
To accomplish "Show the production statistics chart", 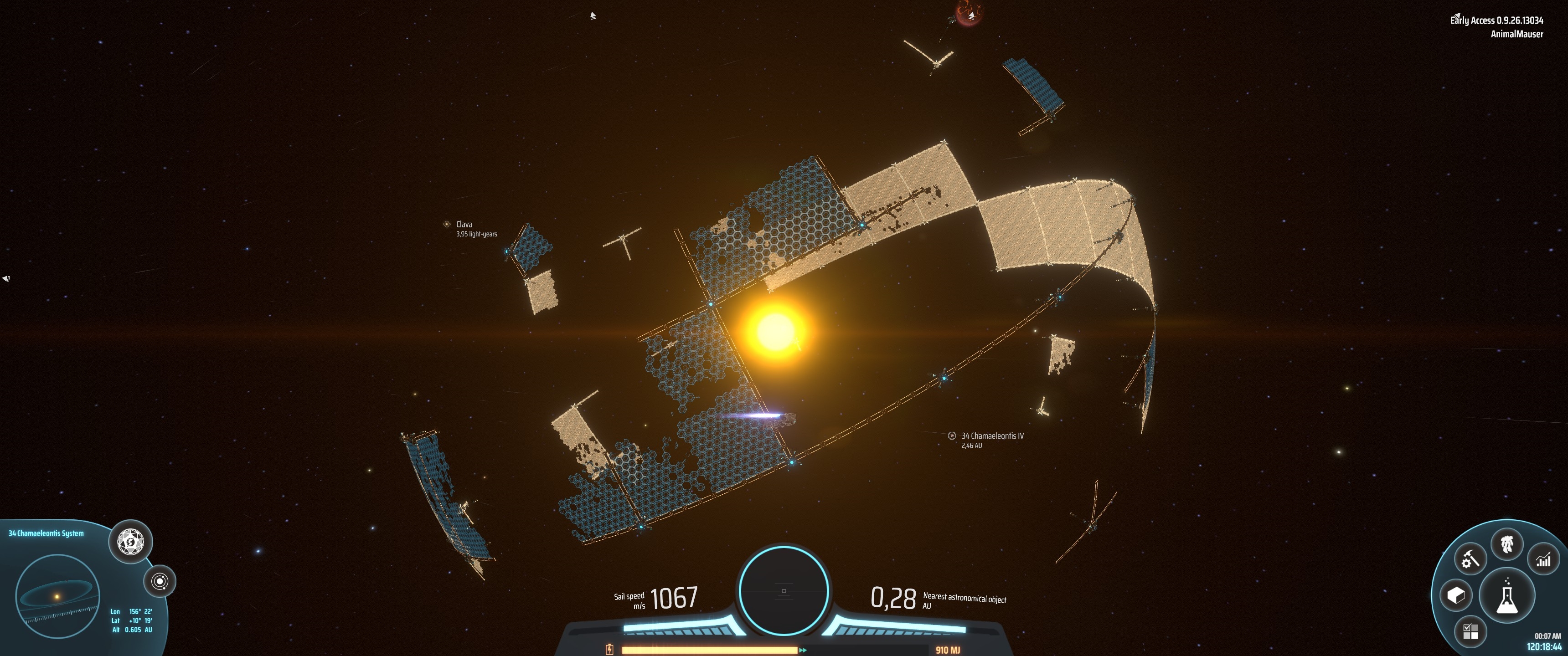I will [1544, 559].
